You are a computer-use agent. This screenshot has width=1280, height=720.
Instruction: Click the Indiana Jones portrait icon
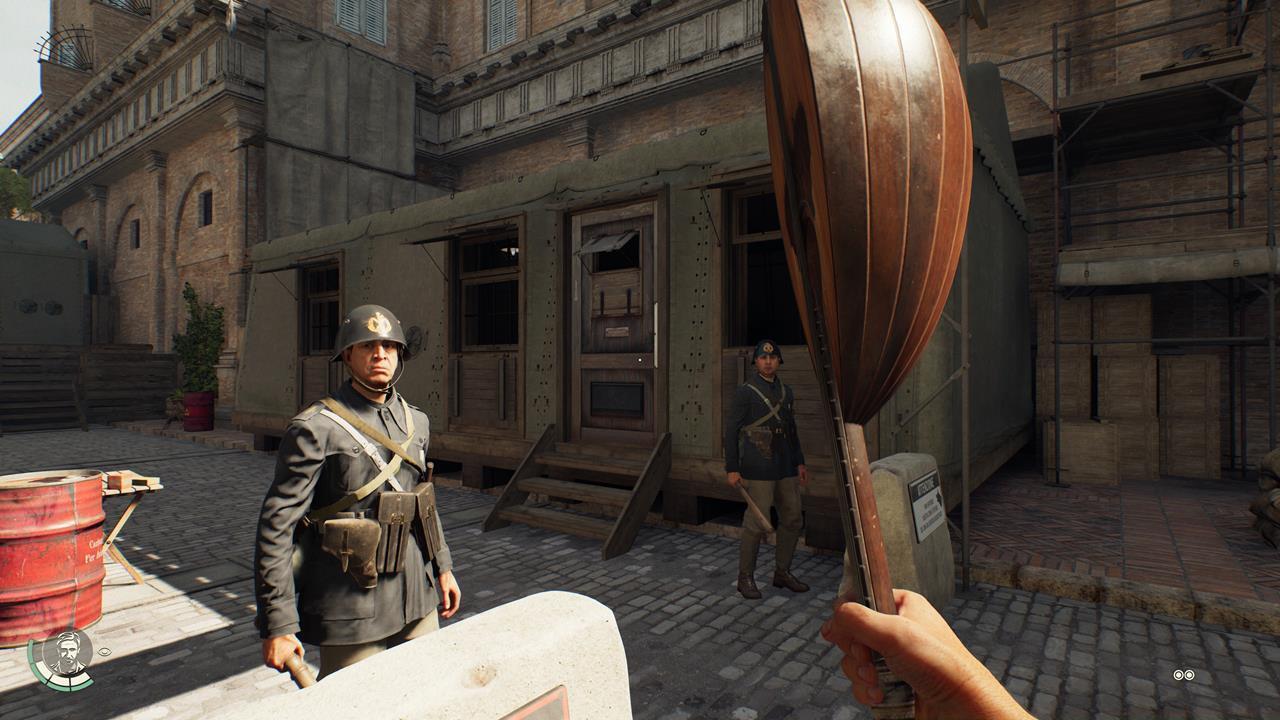(67, 655)
